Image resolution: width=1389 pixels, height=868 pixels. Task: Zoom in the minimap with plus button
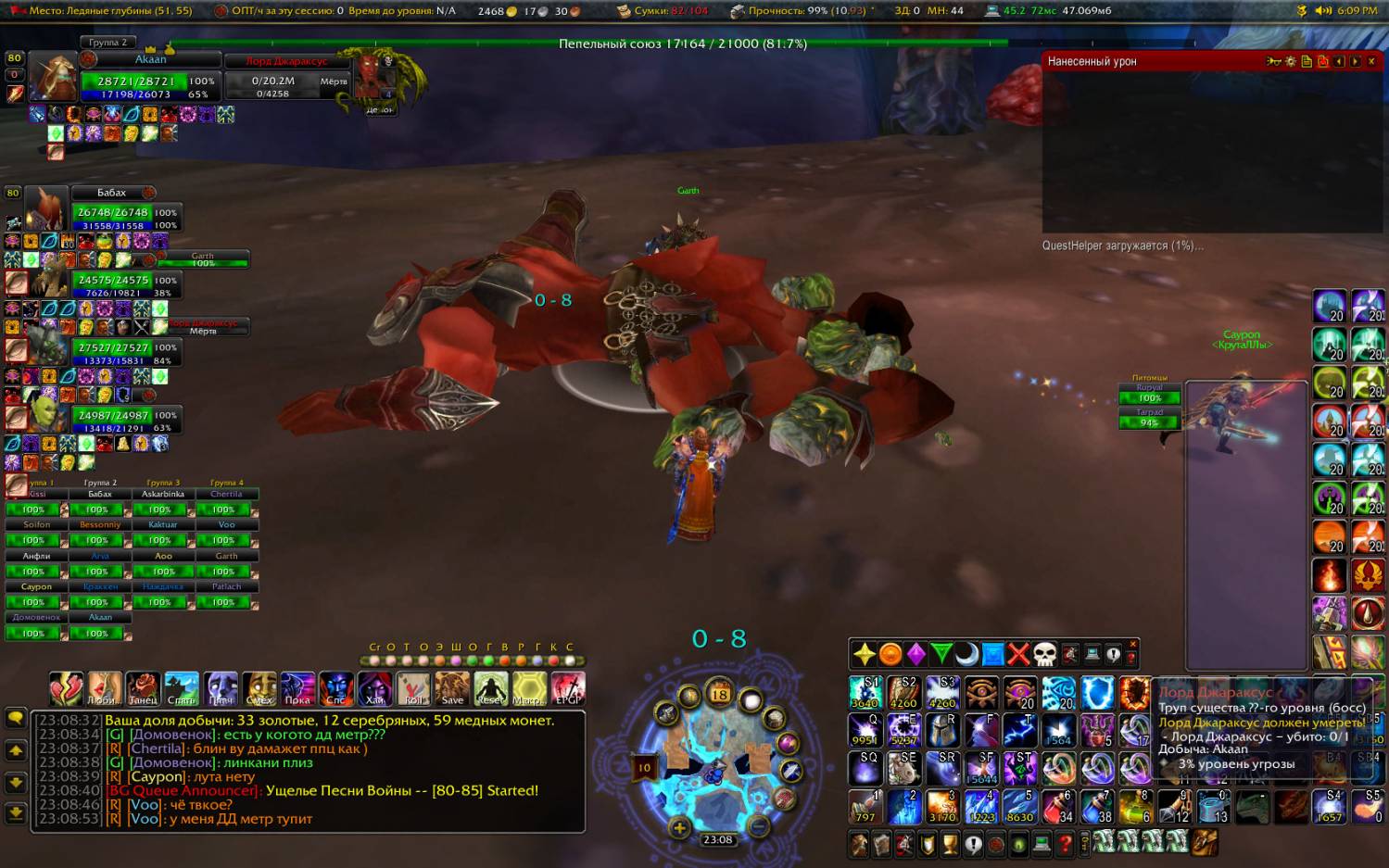pyautogui.click(x=679, y=828)
